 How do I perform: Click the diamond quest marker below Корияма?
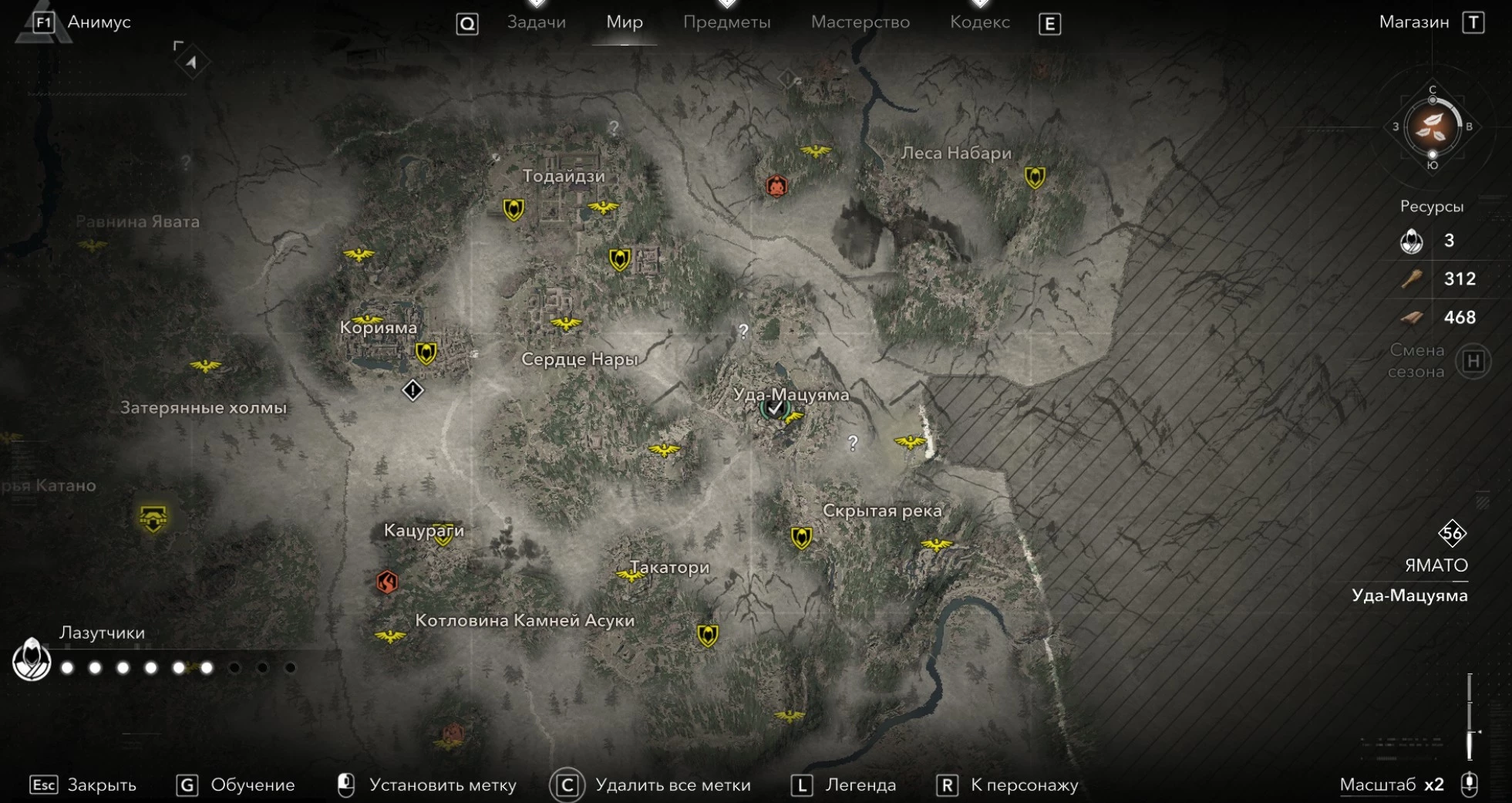[413, 390]
